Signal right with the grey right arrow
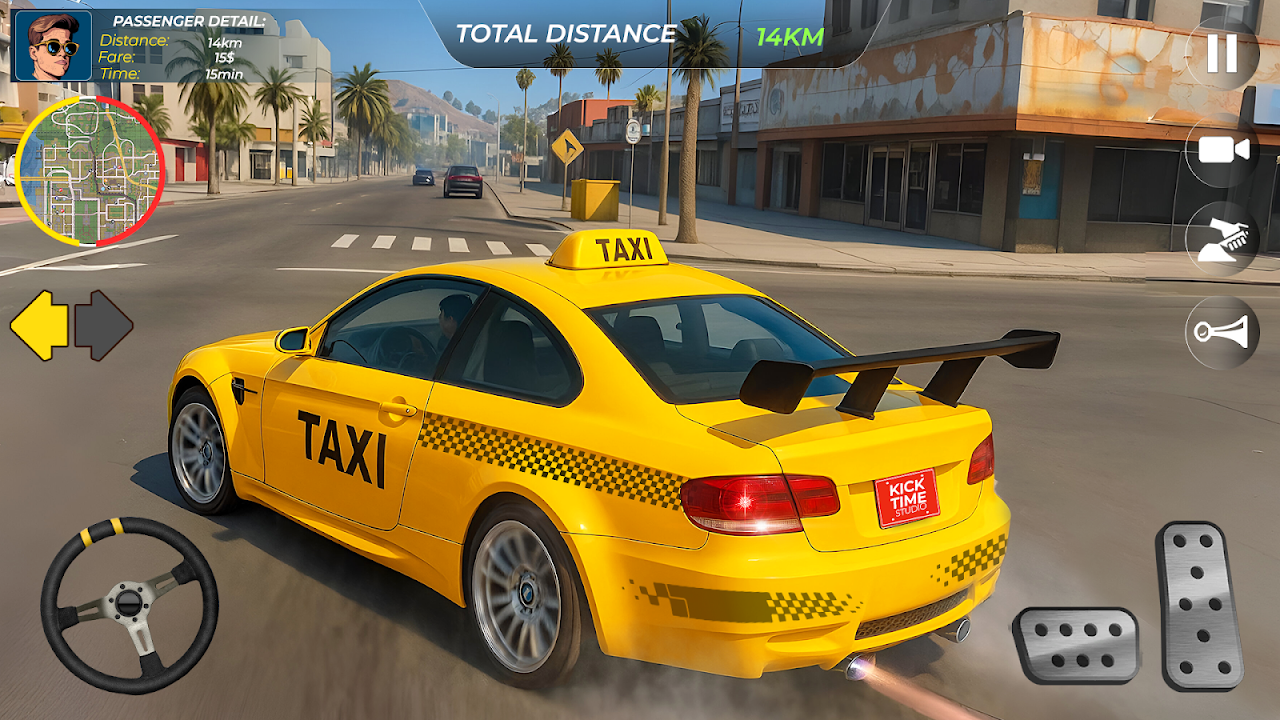The width and height of the screenshot is (1280, 720). pos(104,325)
